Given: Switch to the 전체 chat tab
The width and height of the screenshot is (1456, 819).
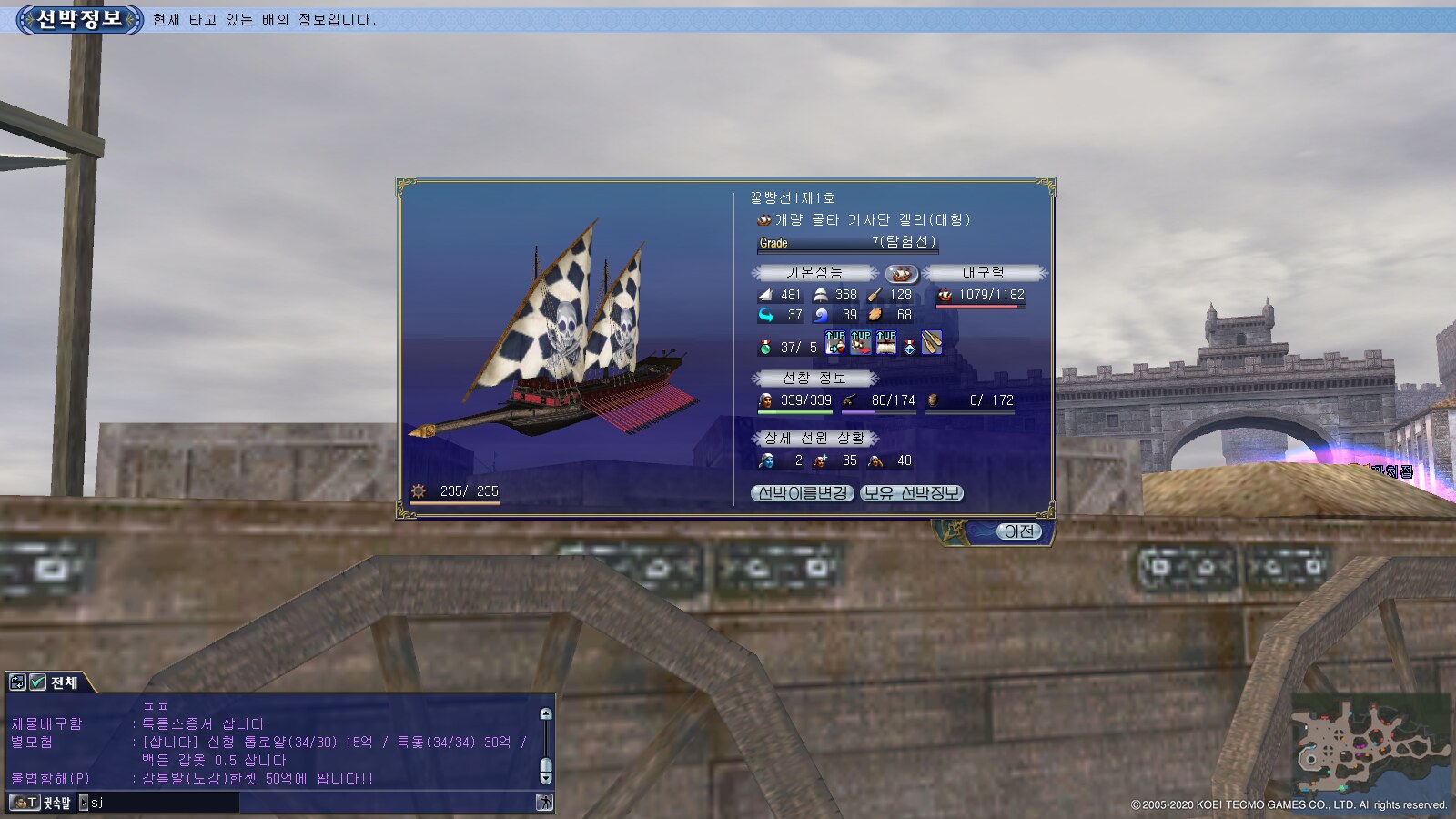Looking at the screenshot, I should [64, 682].
